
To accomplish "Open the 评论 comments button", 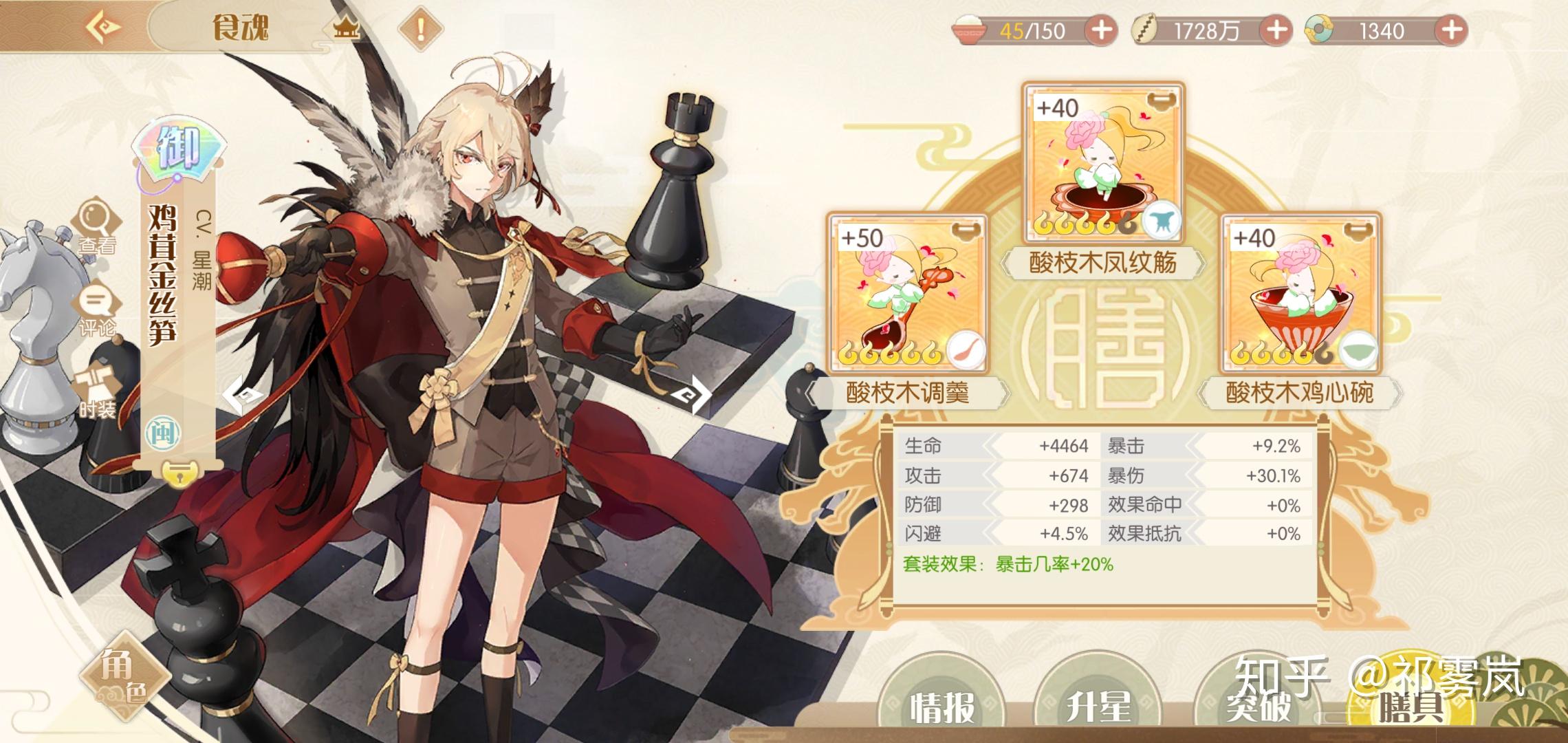I will [97, 310].
